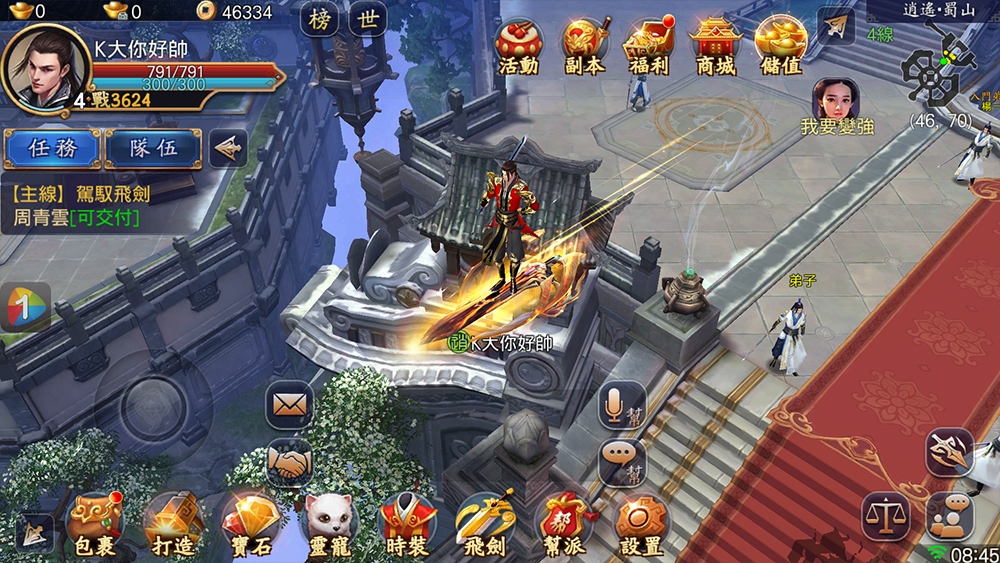Enter the 商城 shop
Viewport: 1000px width, 563px height.
coord(714,45)
